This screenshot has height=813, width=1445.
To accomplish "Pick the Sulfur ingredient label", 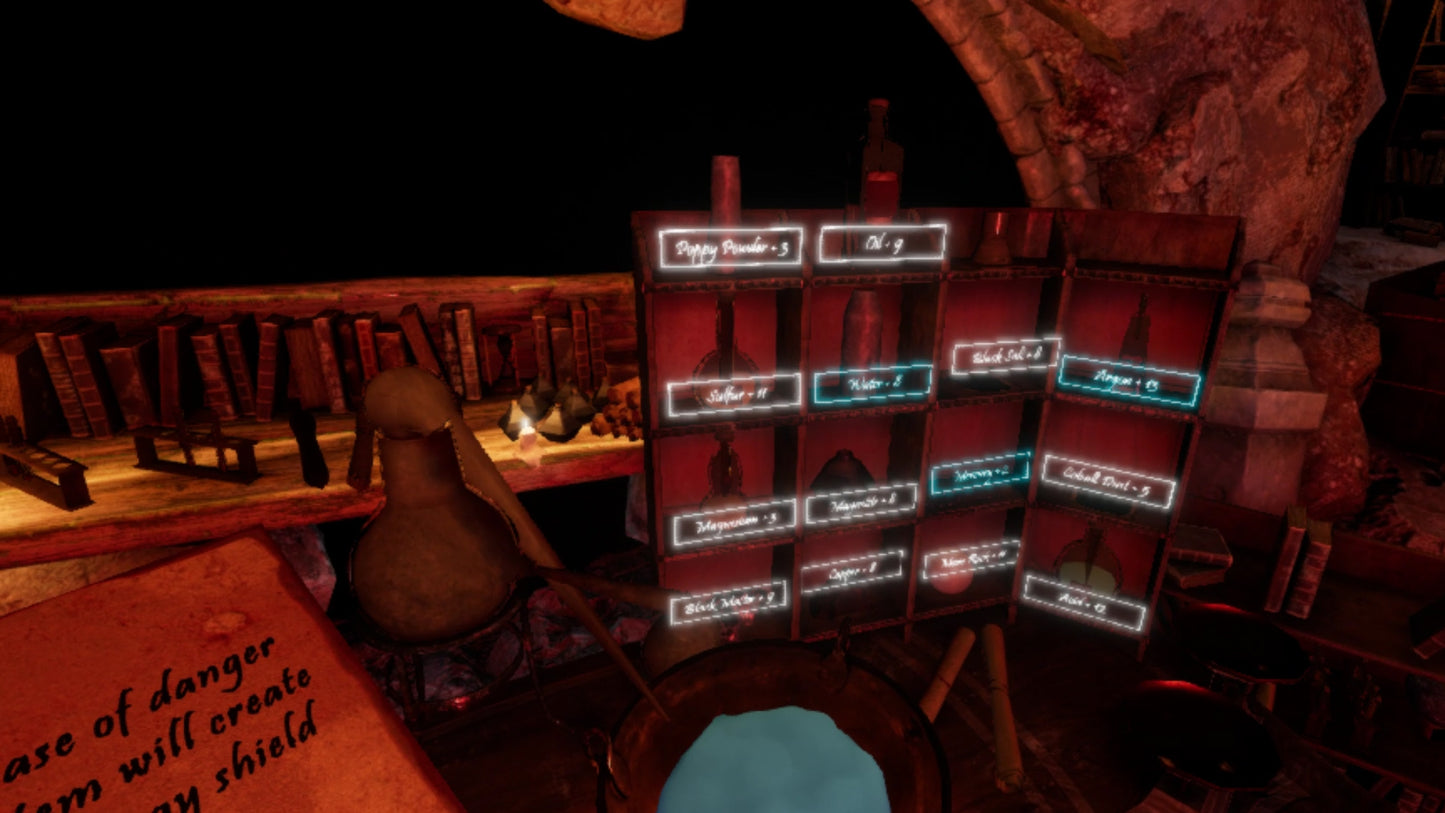I will coord(734,394).
